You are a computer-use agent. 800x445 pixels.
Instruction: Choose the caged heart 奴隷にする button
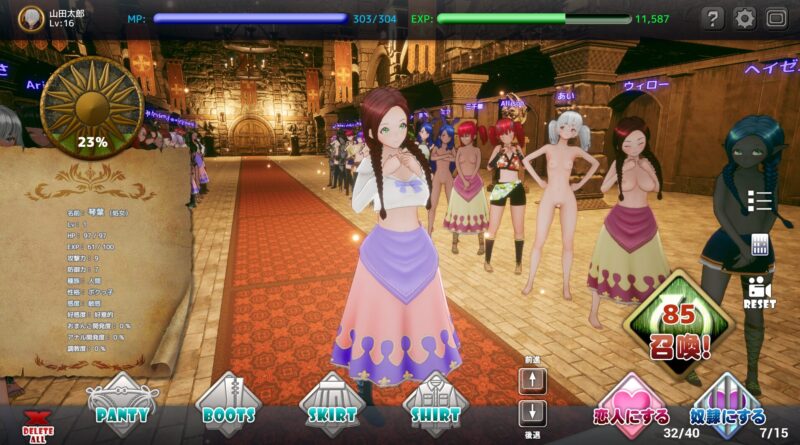tap(727, 405)
